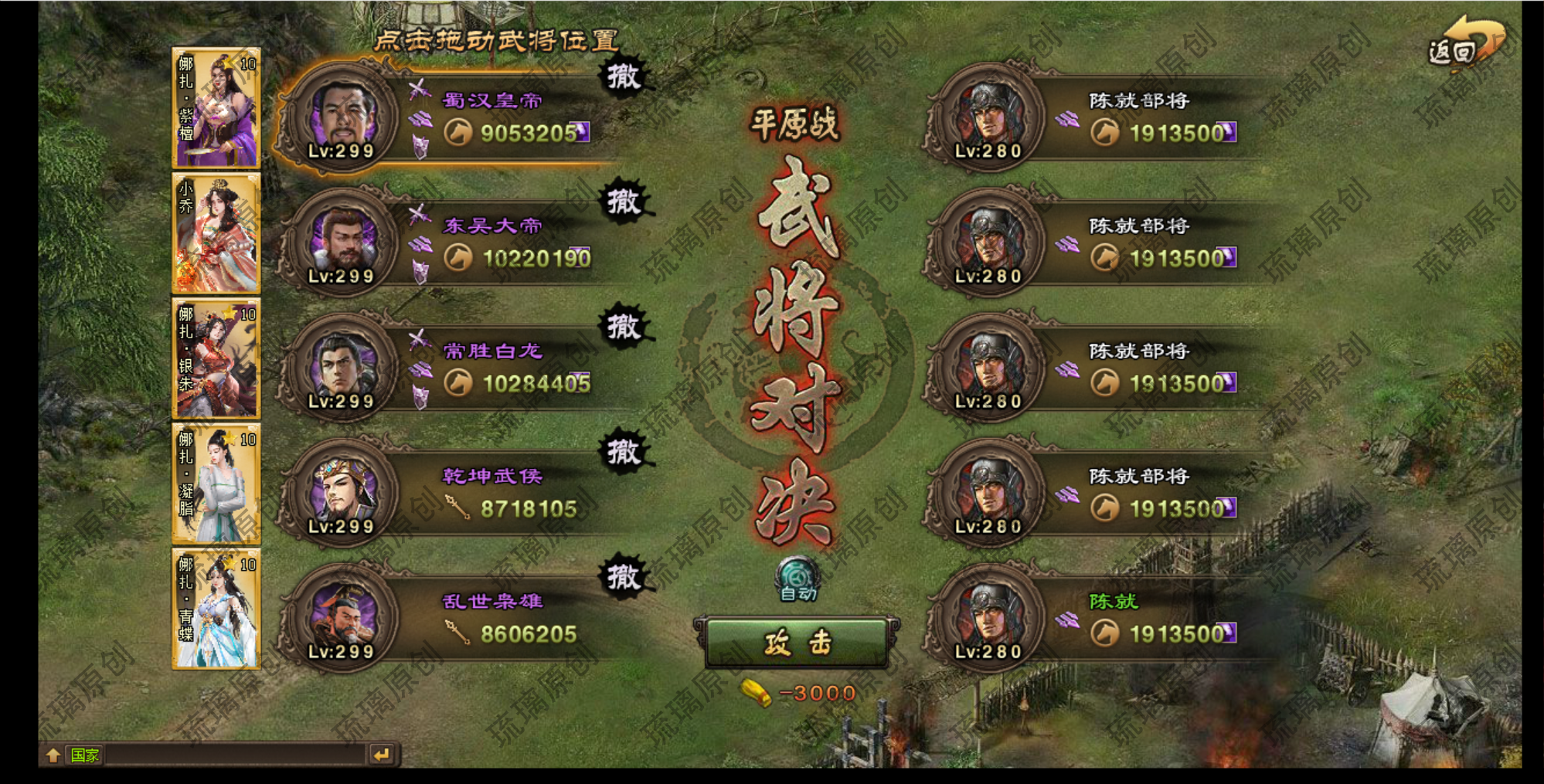1544x784 pixels.
Task: Withdraw 蜀汉皇帝 with its 撤 button
Action: coord(624,76)
